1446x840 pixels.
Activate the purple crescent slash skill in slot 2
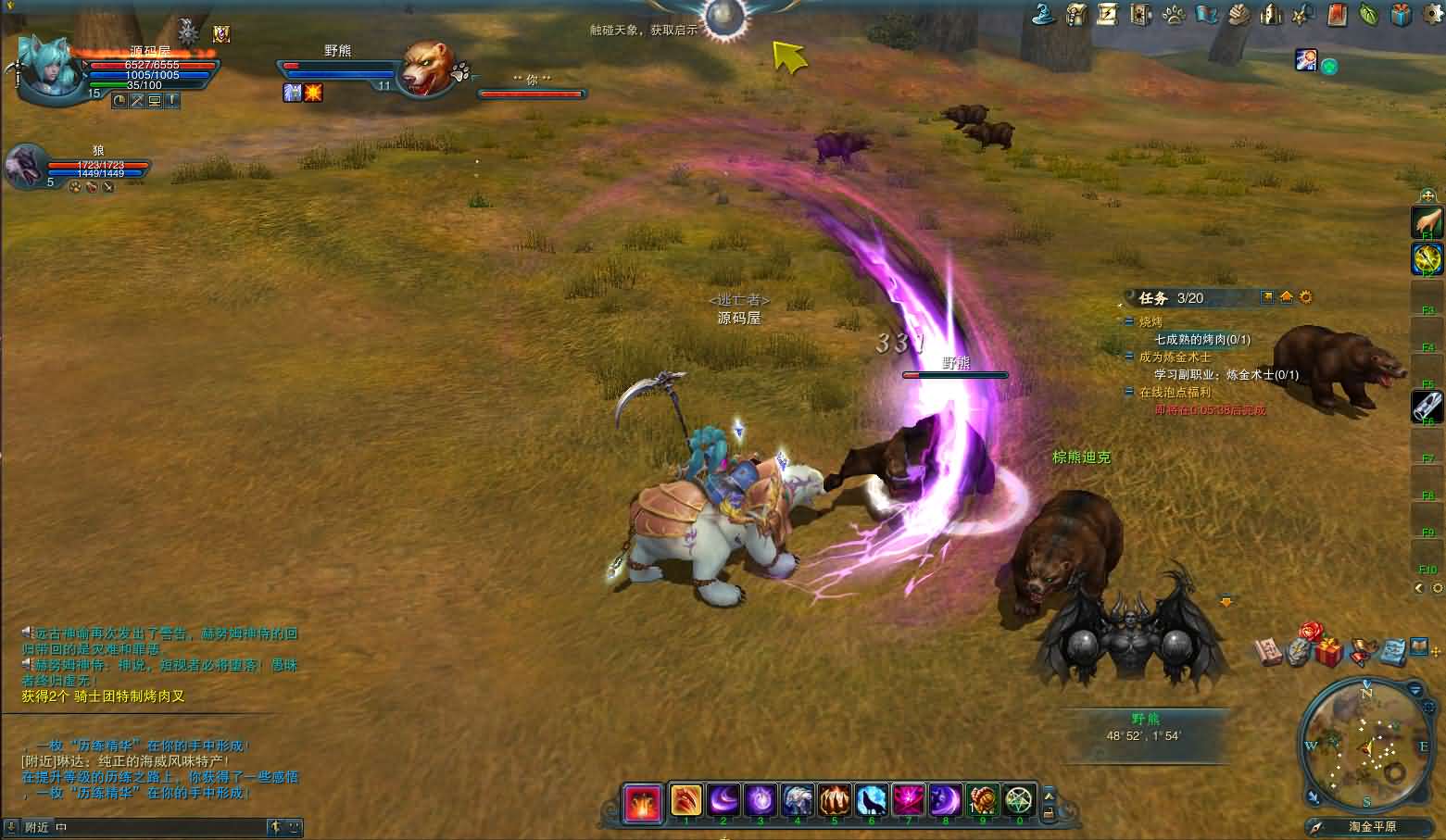pyautogui.click(x=723, y=799)
